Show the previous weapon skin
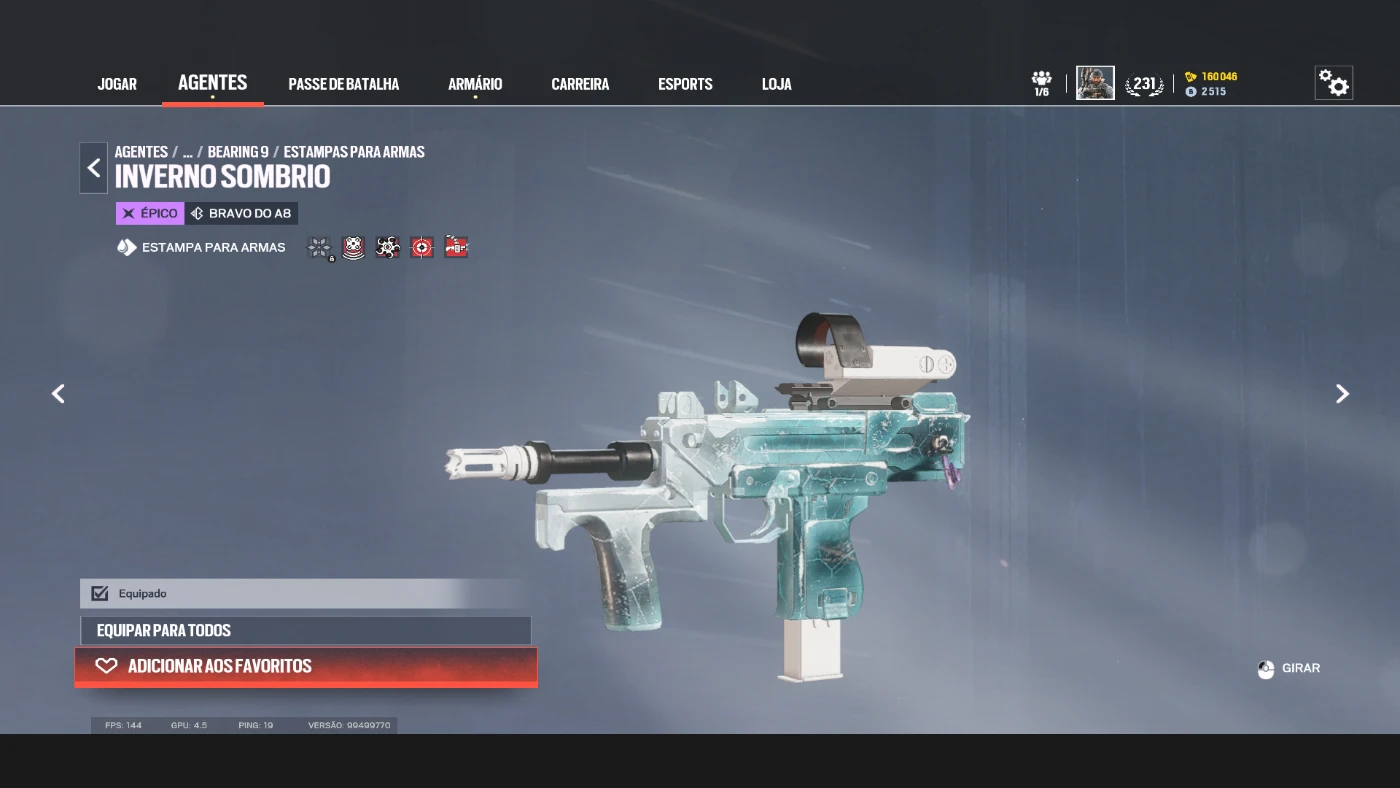This screenshot has width=1400, height=788. [x=58, y=394]
